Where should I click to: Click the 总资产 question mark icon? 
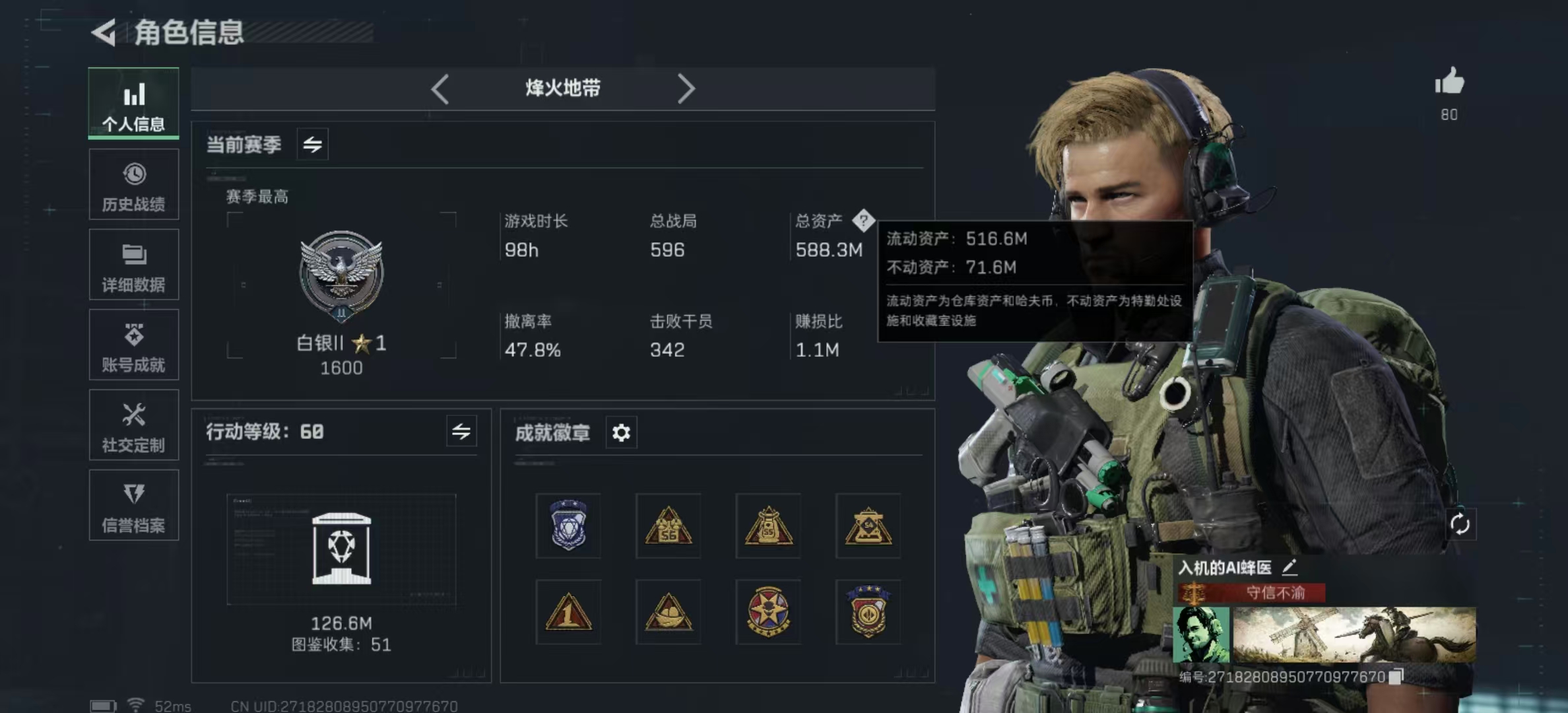[x=863, y=221]
